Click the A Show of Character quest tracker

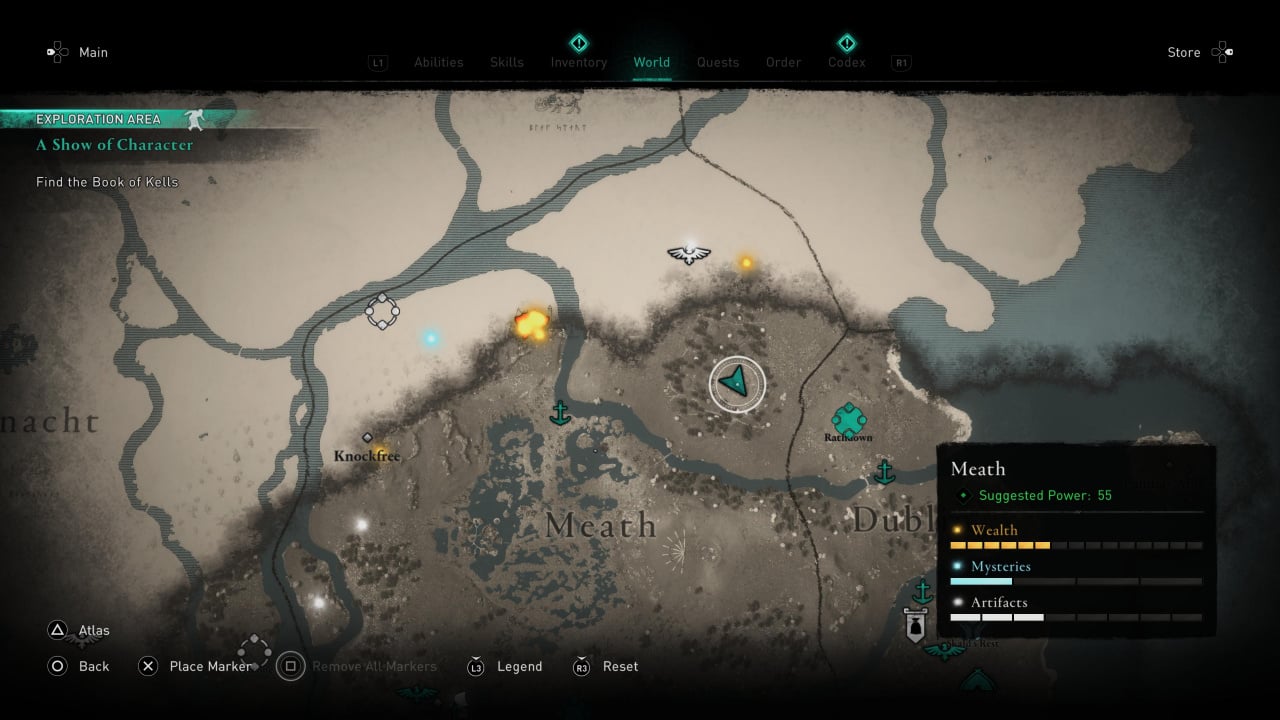115,144
